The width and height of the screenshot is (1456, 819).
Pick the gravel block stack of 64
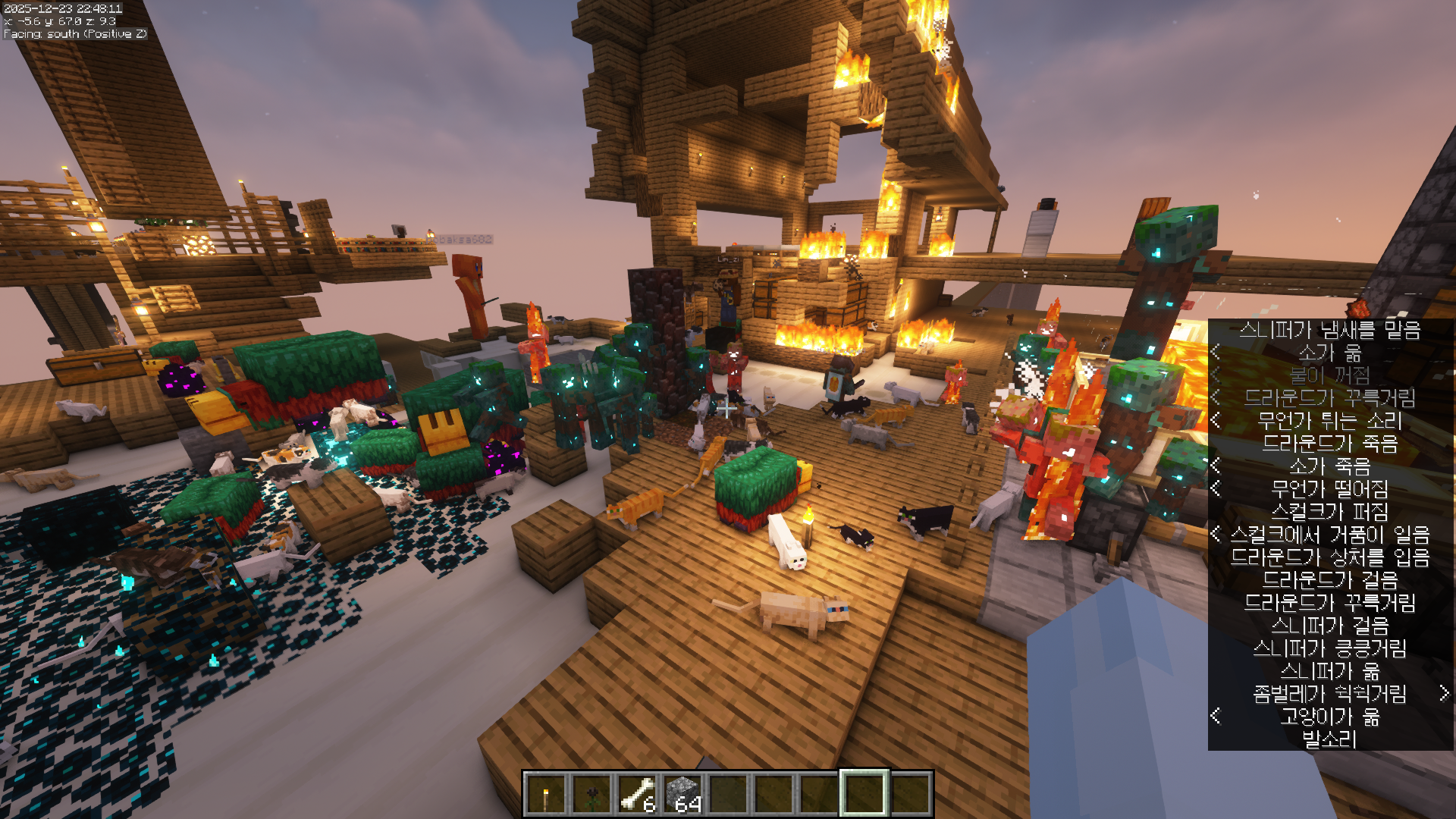click(682, 794)
